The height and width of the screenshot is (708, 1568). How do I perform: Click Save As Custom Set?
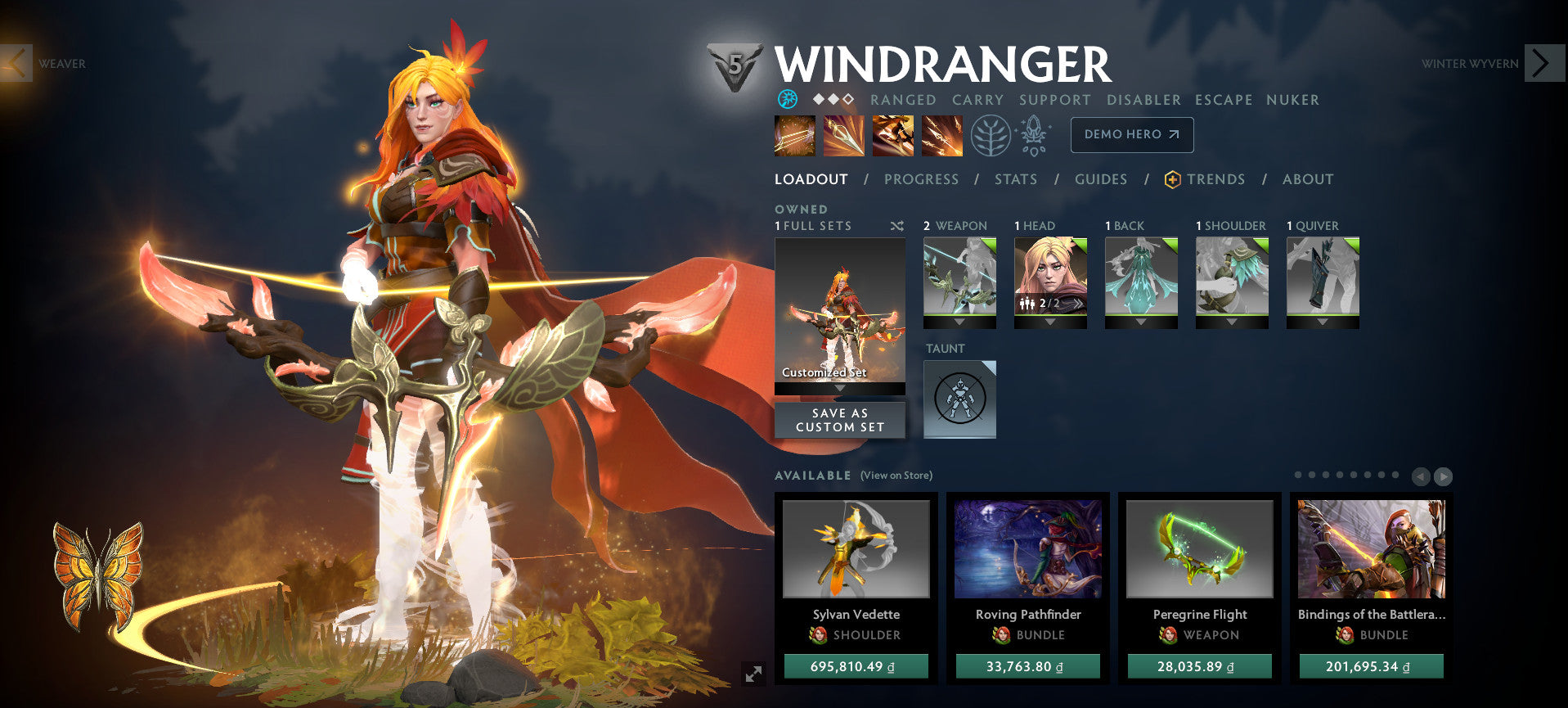pyautogui.click(x=839, y=420)
